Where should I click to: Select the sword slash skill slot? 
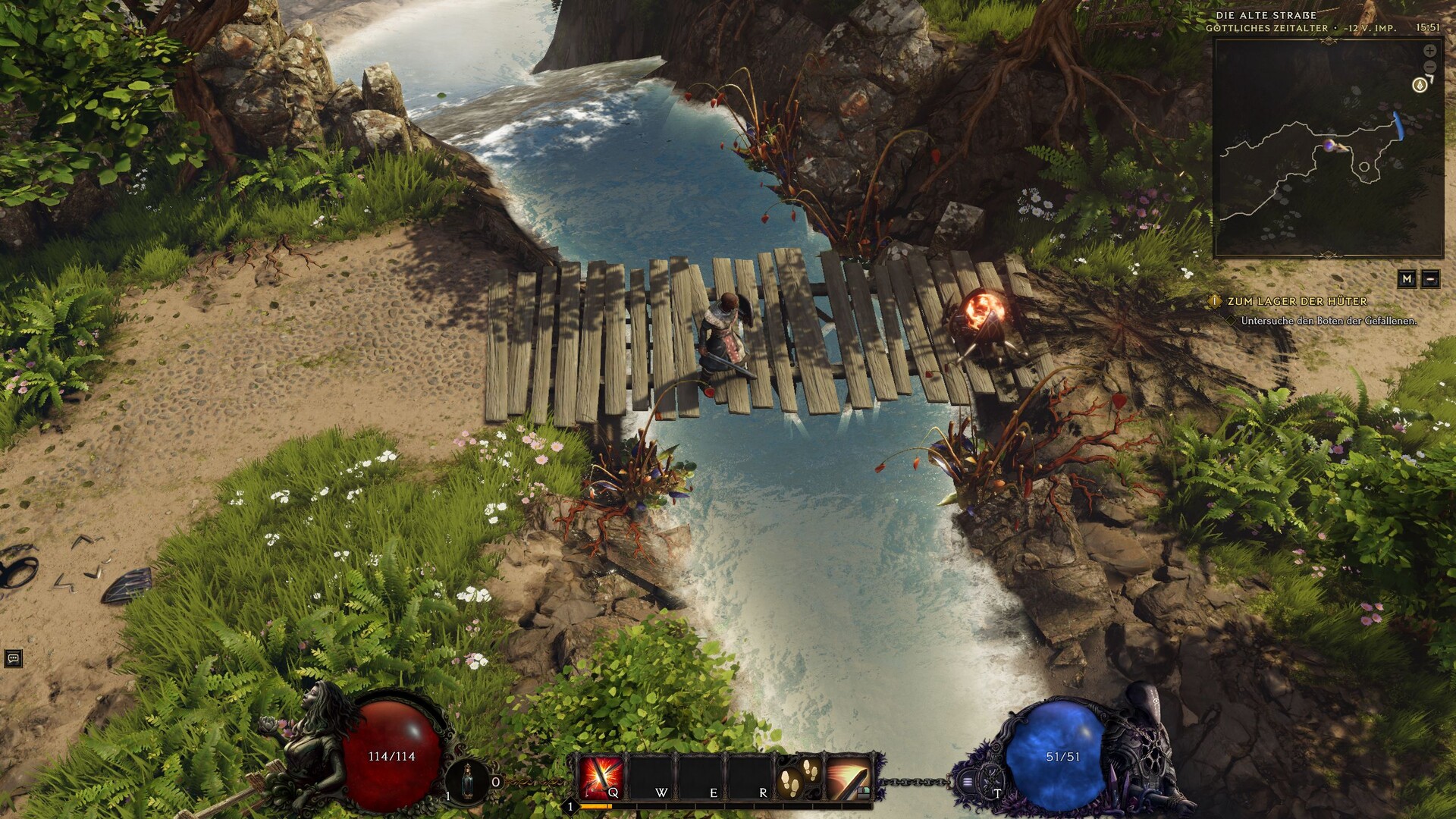pyautogui.click(x=849, y=777)
